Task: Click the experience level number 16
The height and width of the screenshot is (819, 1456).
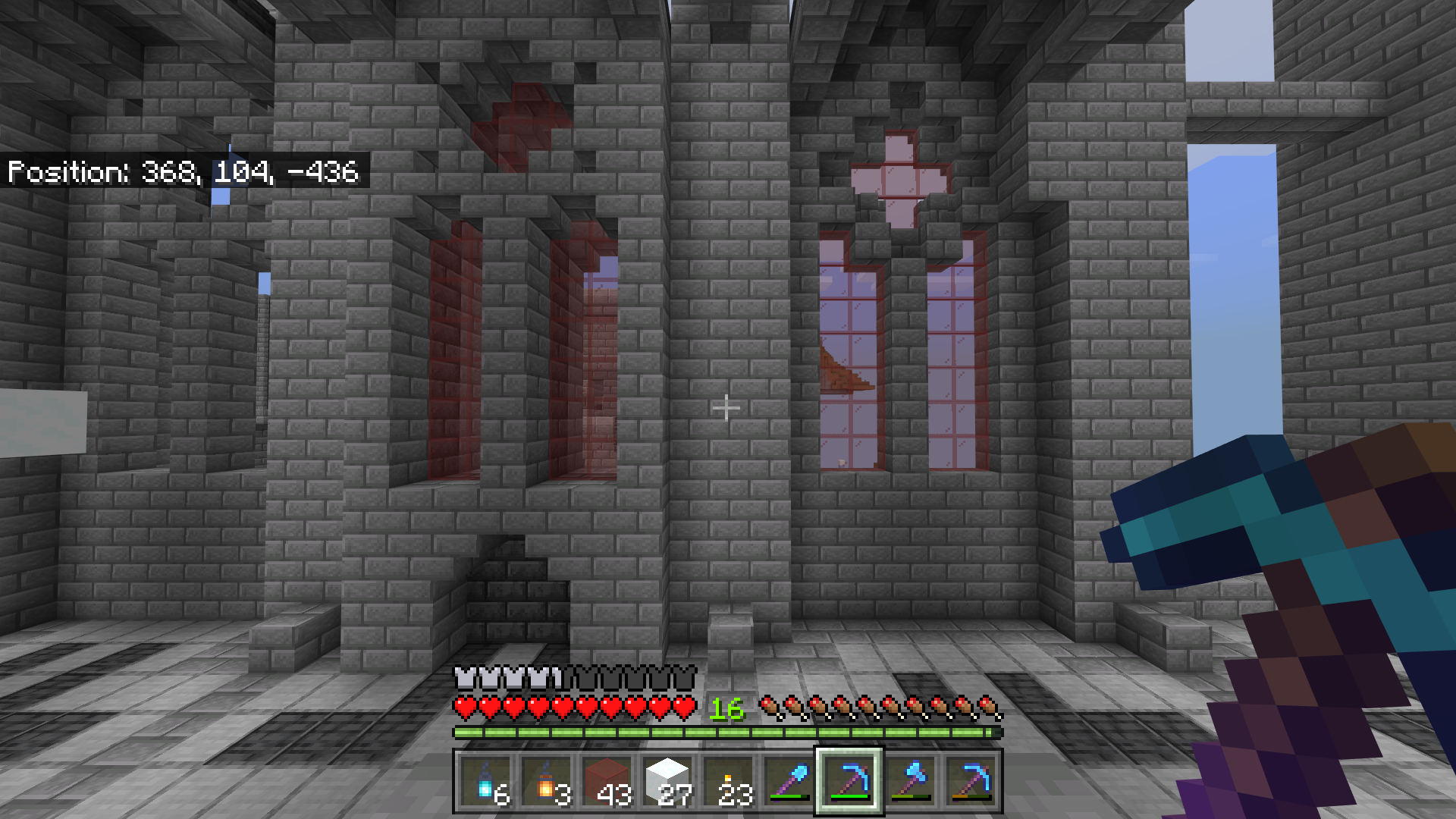Action: 726,711
